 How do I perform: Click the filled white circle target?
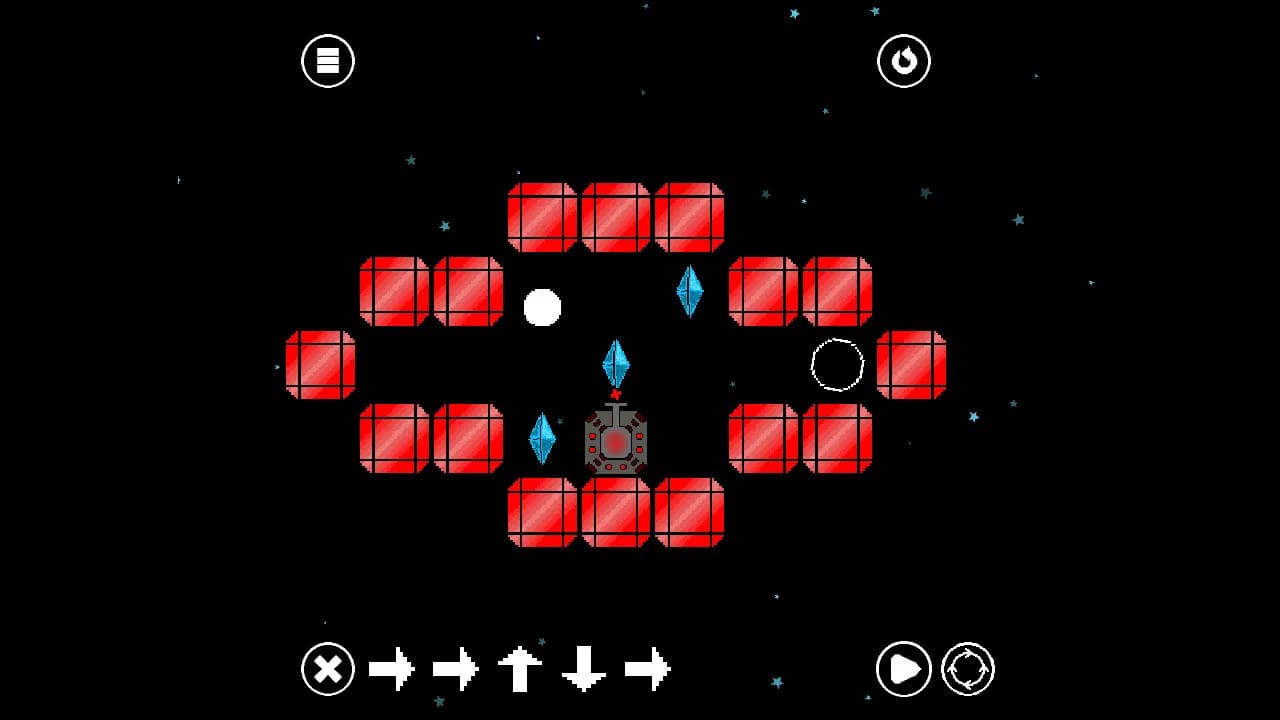541,307
